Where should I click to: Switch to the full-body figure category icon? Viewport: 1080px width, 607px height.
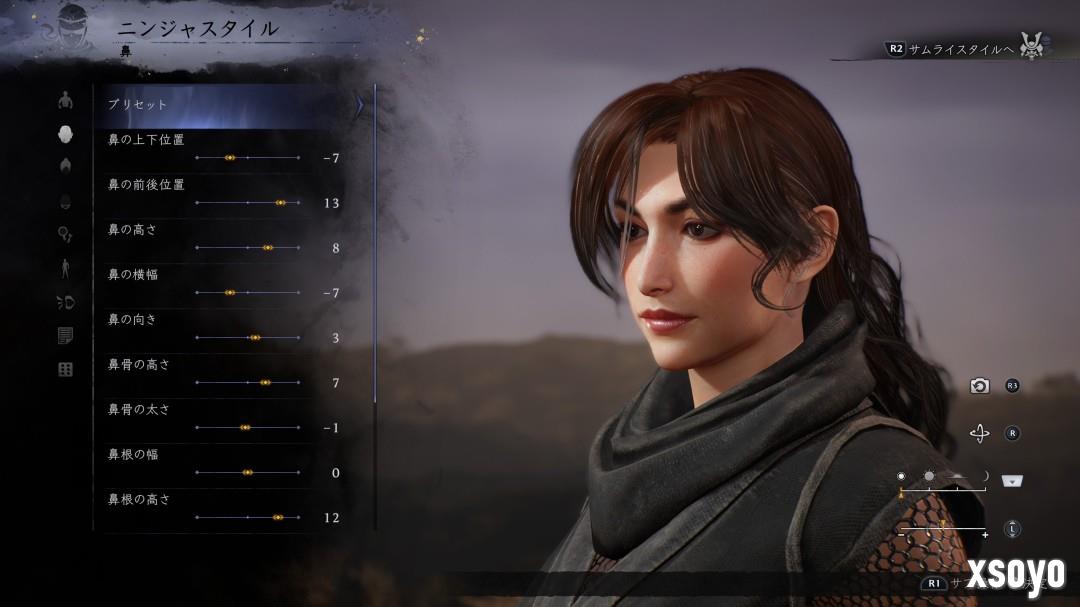tap(66, 268)
